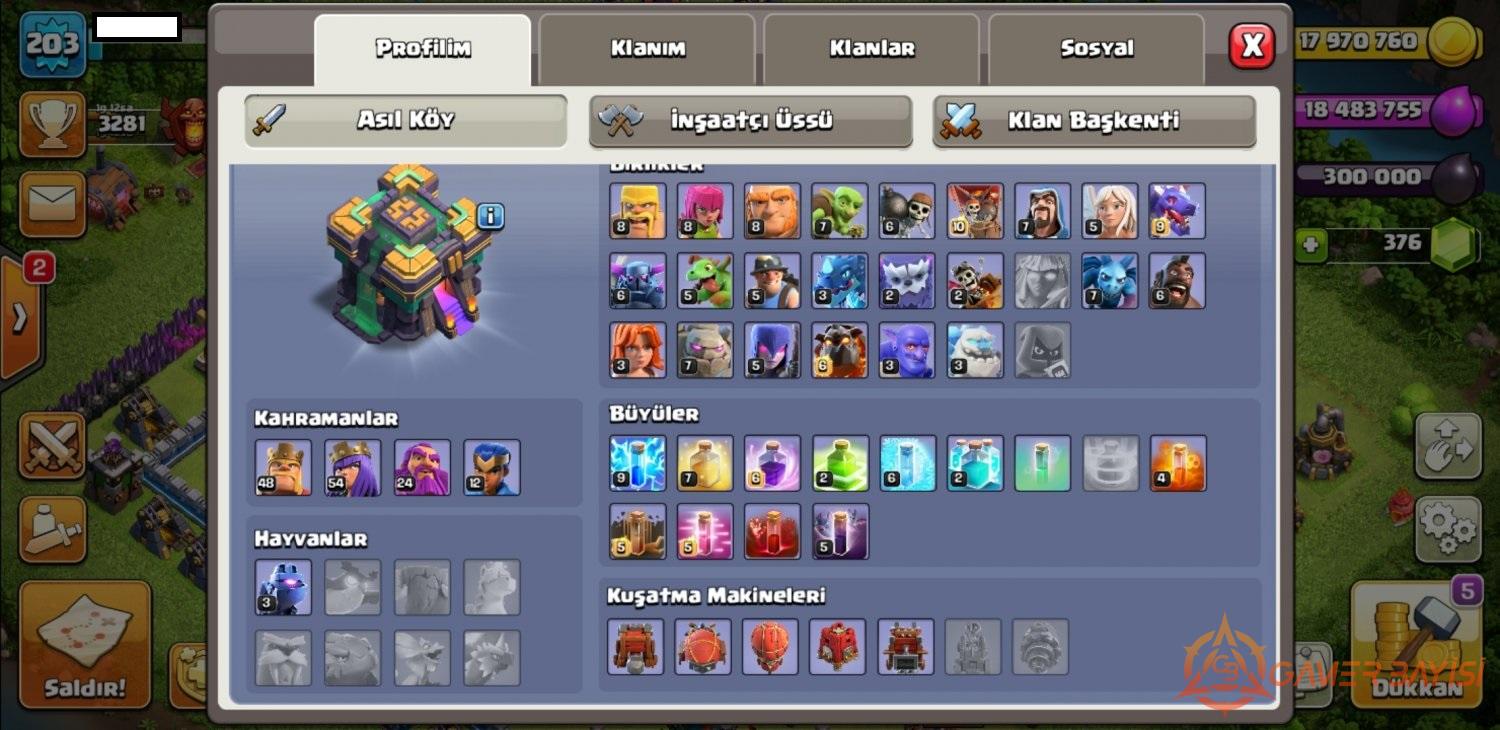This screenshot has width=1500, height=730.
Task: Switch to the Klanım tab
Action: (x=647, y=48)
